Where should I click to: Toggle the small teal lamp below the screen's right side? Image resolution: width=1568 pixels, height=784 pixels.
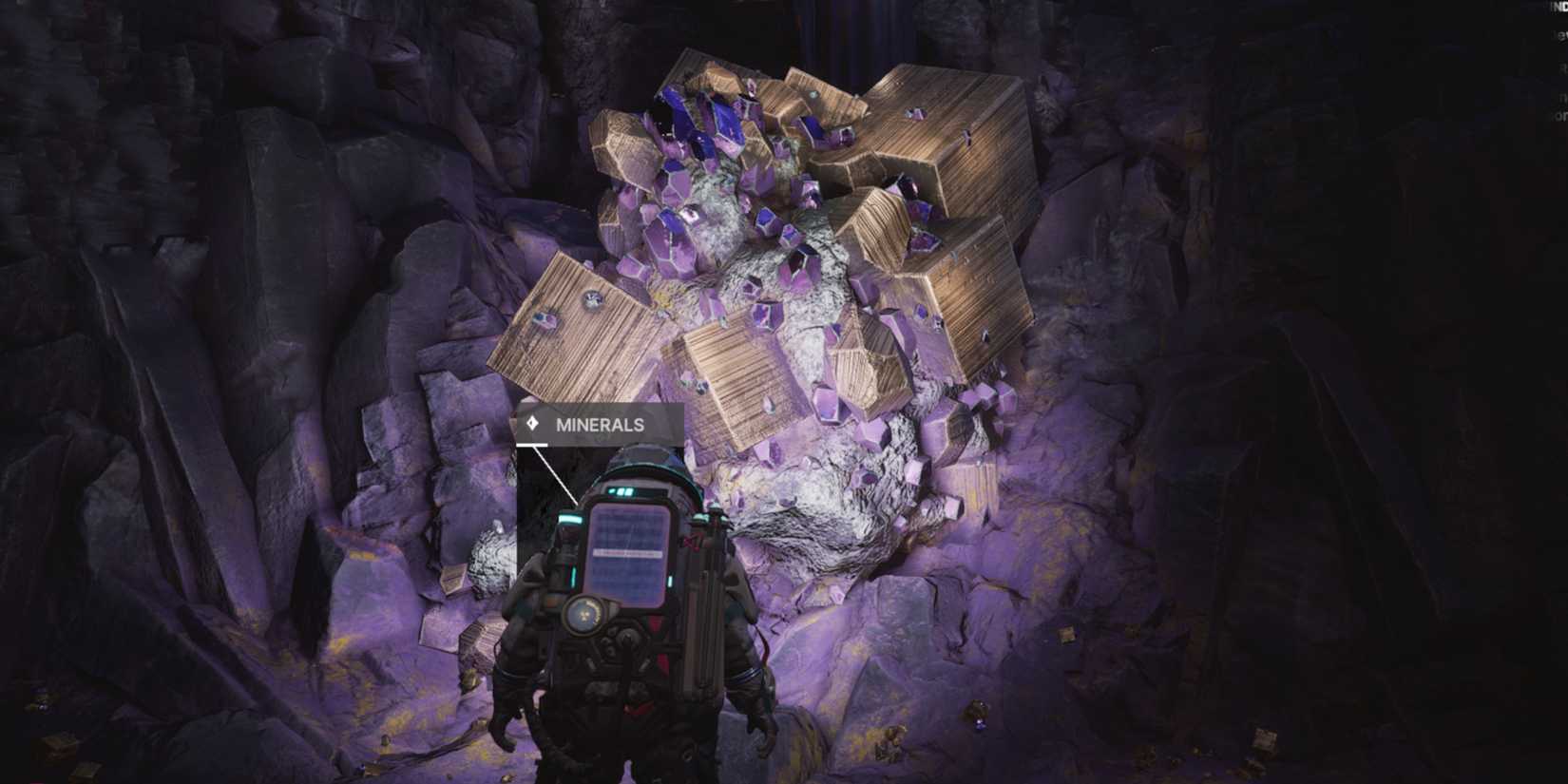[x=670, y=581]
